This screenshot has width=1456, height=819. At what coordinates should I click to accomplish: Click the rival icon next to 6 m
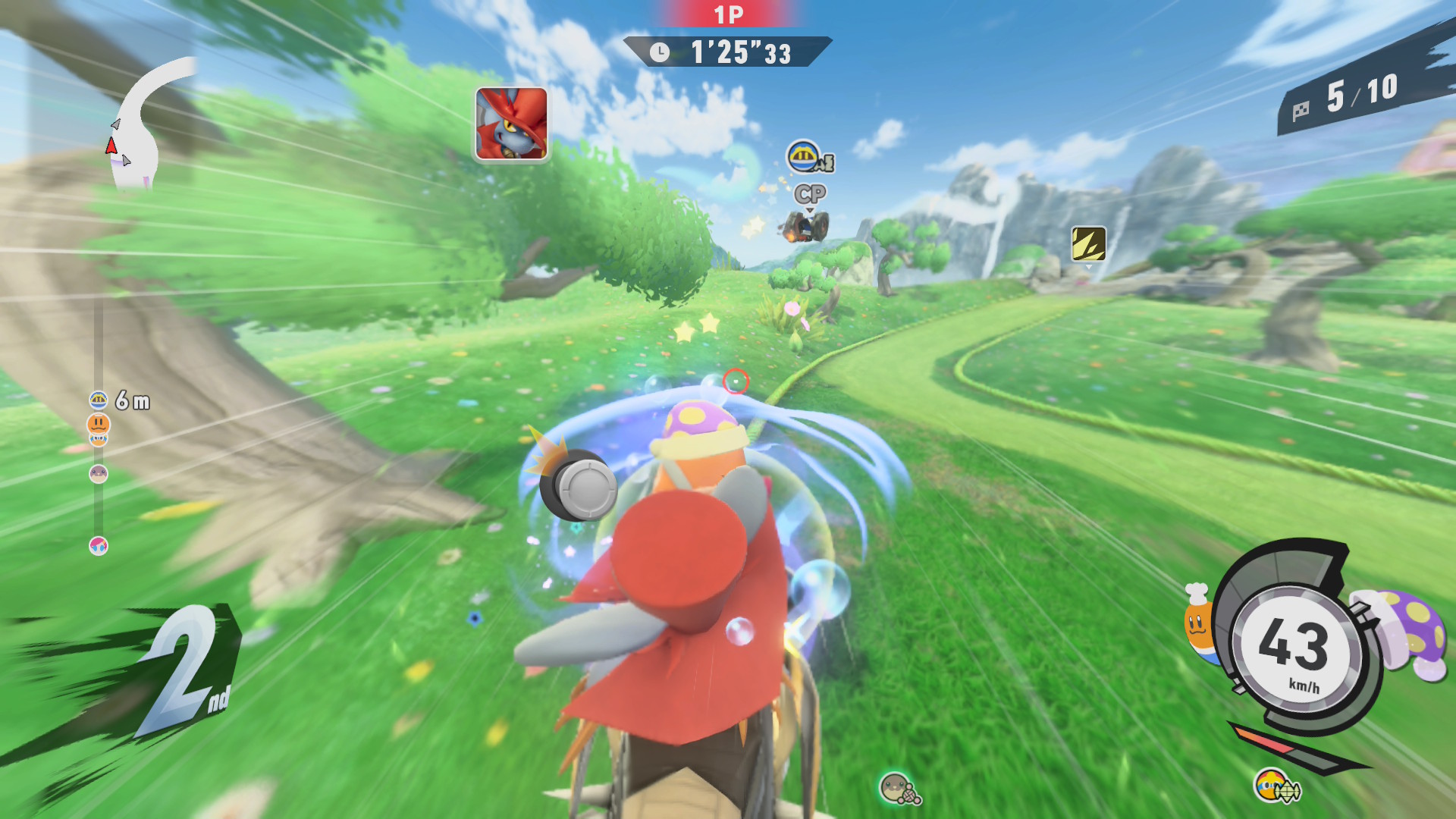click(99, 400)
